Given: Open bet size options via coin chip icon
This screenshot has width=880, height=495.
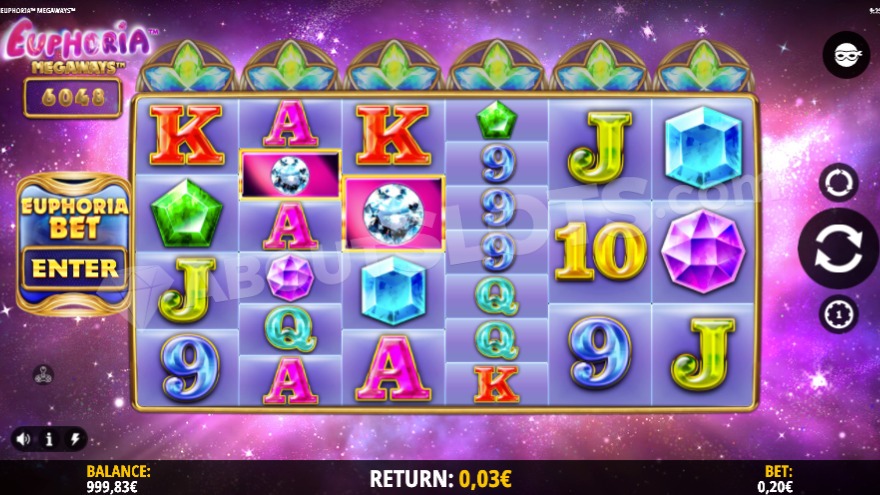Looking at the screenshot, I should (838, 314).
